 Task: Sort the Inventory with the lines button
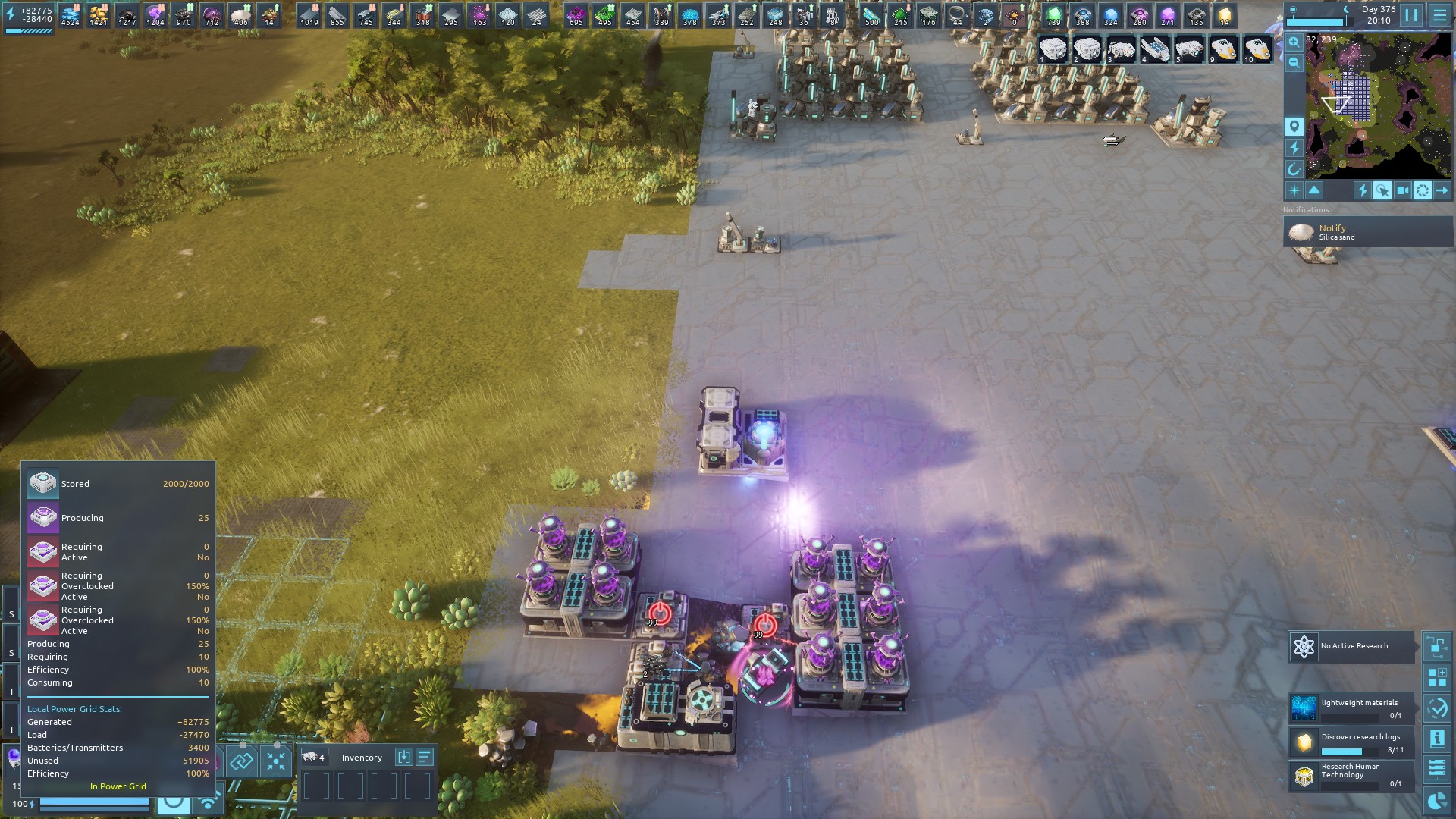pyautogui.click(x=425, y=757)
